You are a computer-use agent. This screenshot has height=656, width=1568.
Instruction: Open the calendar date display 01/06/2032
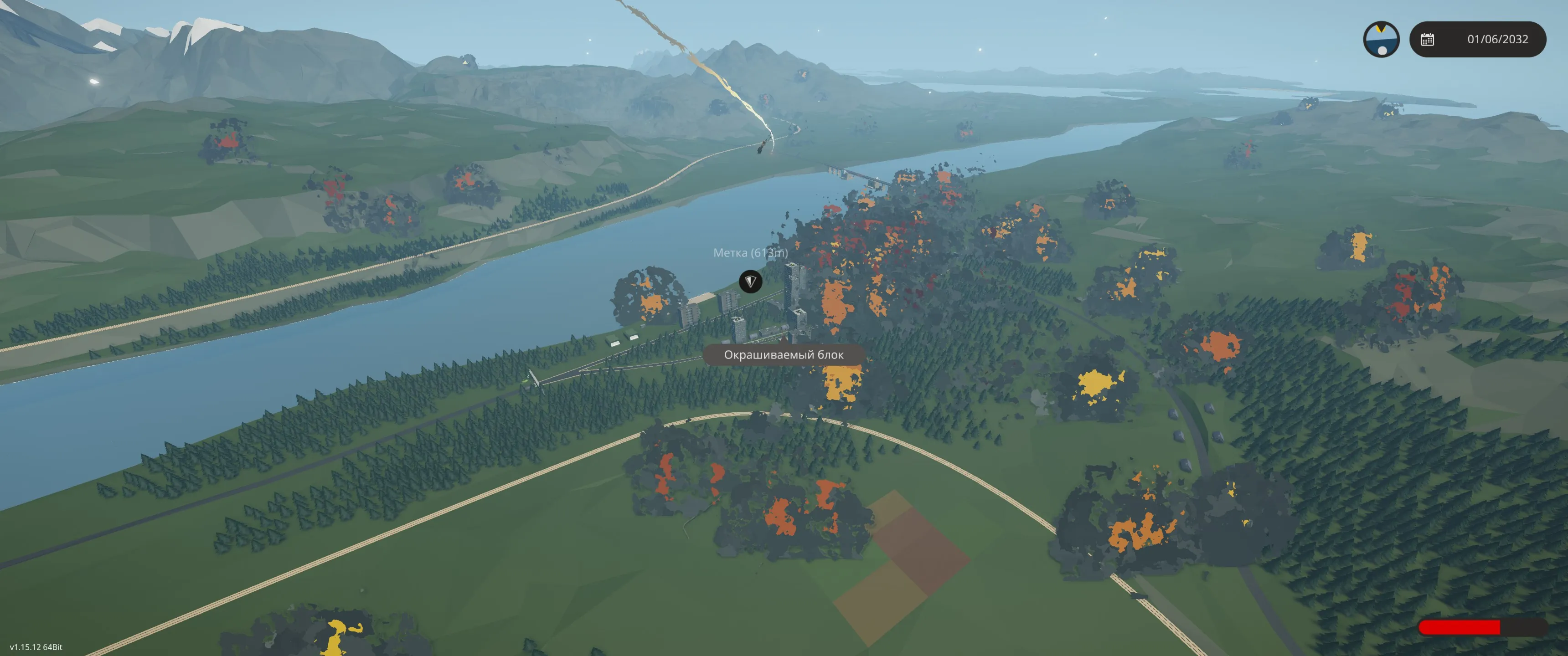point(1477,40)
